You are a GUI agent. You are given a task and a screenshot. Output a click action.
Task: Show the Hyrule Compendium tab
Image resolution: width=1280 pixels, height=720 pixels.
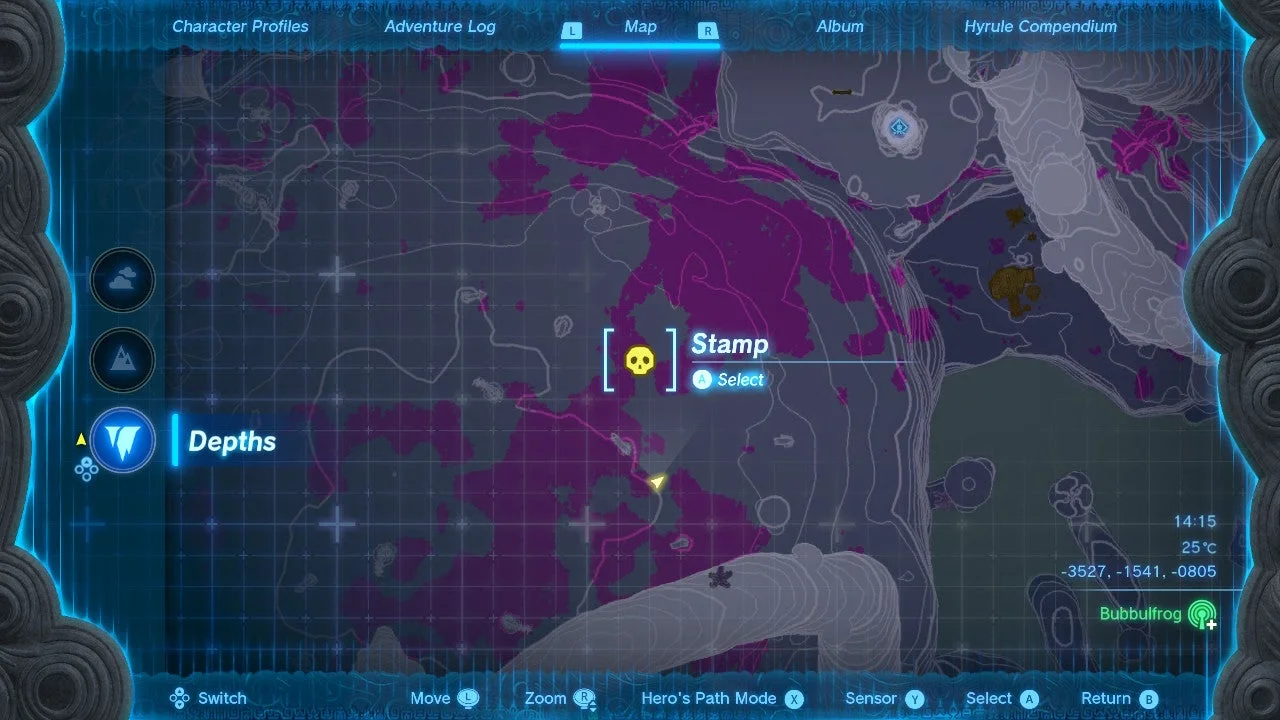click(1040, 27)
